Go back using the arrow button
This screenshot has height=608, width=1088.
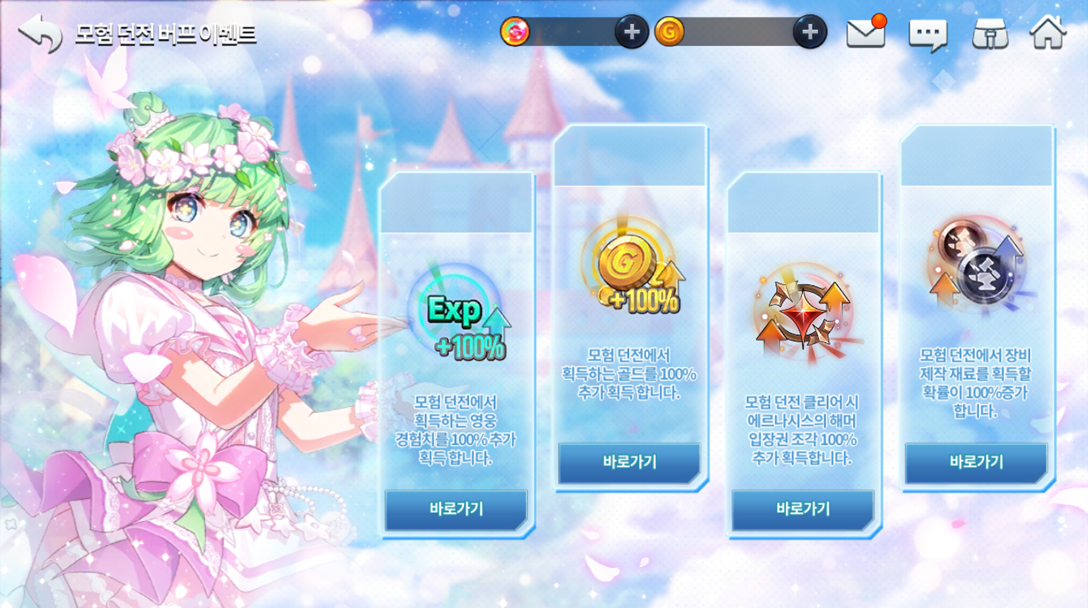coord(40,33)
